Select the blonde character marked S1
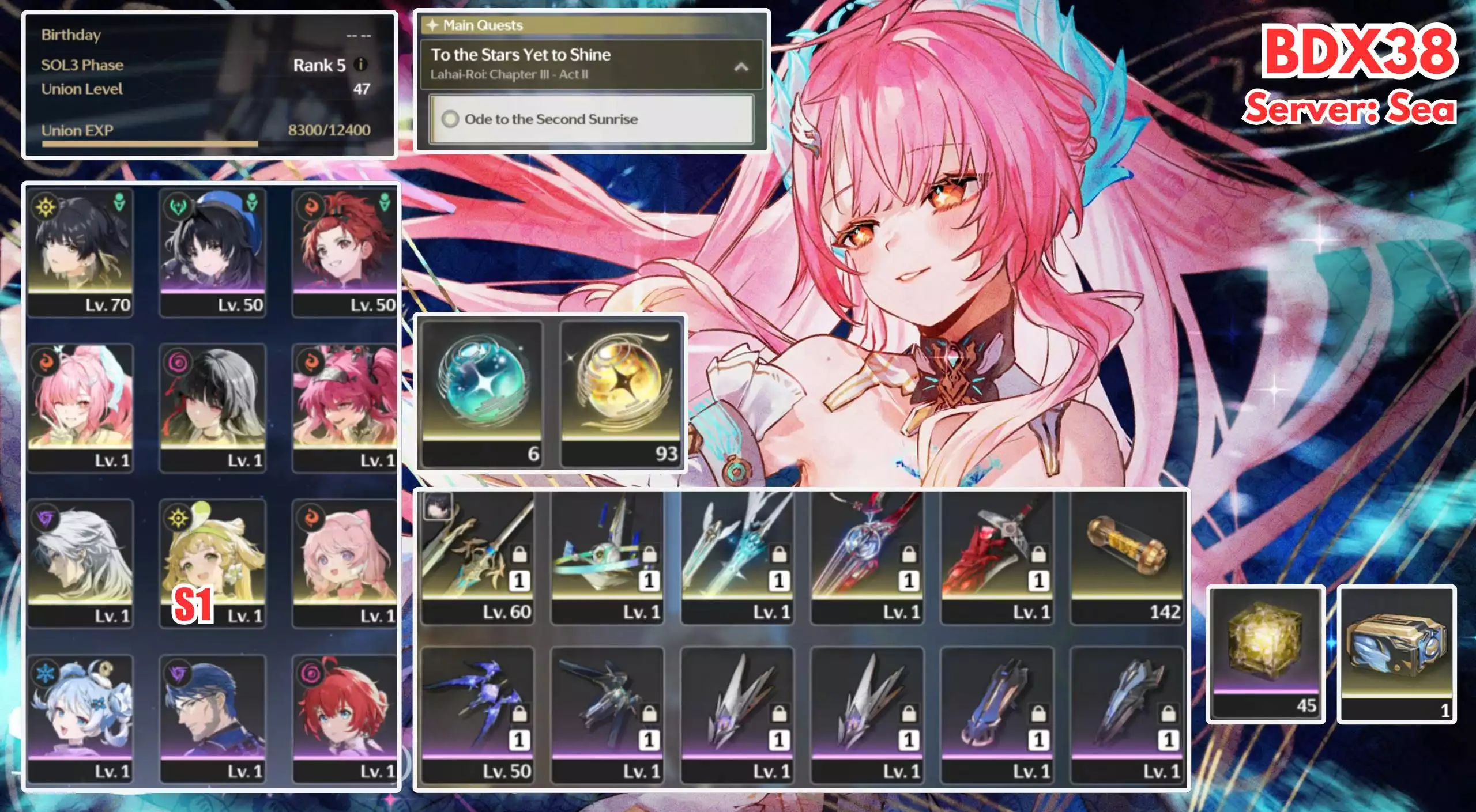1476x812 pixels. pos(213,563)
